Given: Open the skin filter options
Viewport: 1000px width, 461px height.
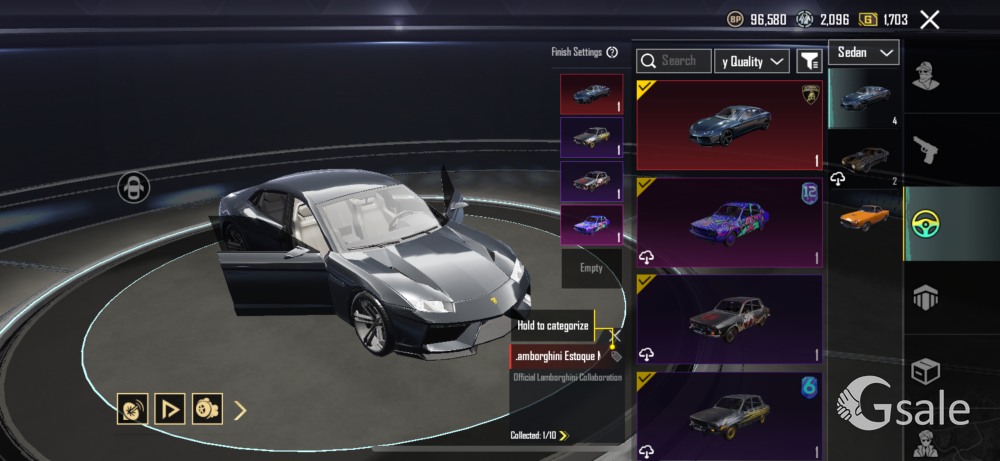Looking at the screenshot, I should [809, 61].
